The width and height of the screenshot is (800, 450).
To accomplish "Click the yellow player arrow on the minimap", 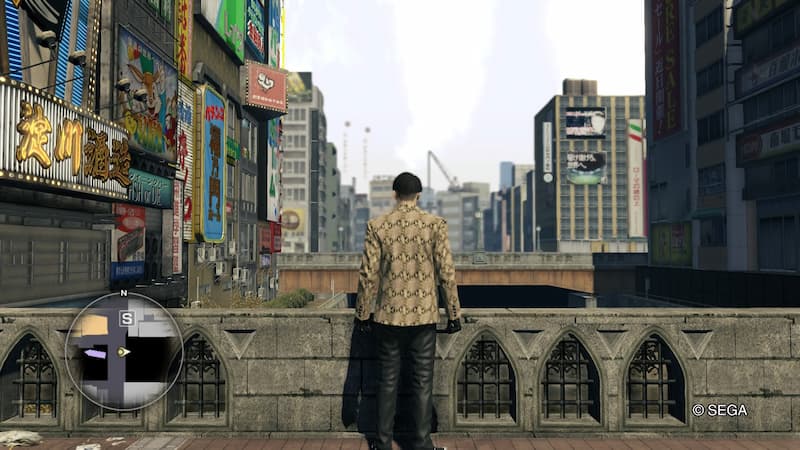I will (123, 352).
